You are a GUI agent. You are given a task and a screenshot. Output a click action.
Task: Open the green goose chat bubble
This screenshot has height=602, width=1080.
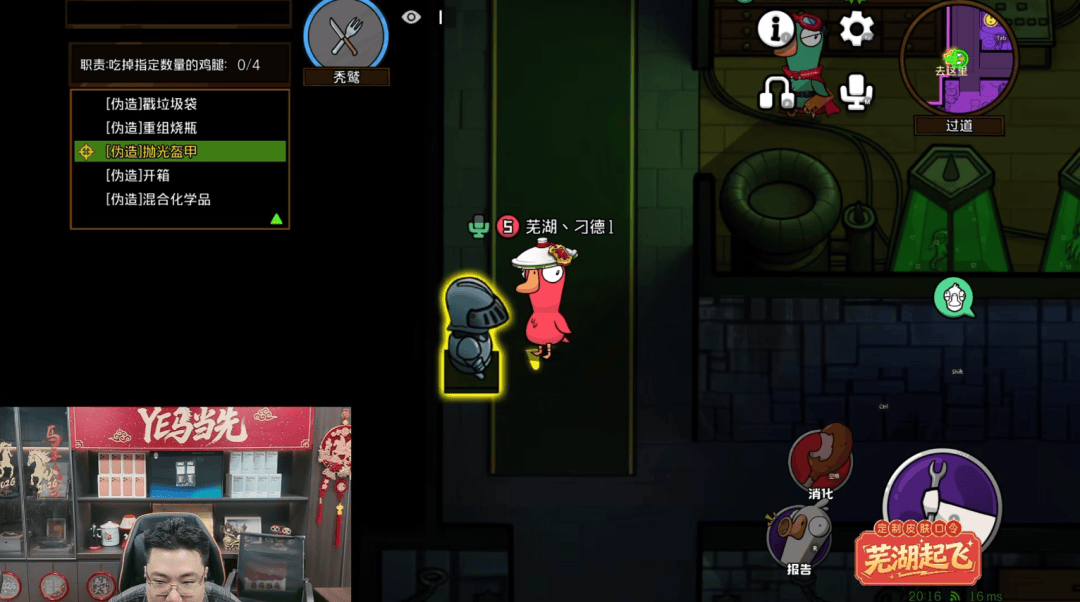(954, 298)
